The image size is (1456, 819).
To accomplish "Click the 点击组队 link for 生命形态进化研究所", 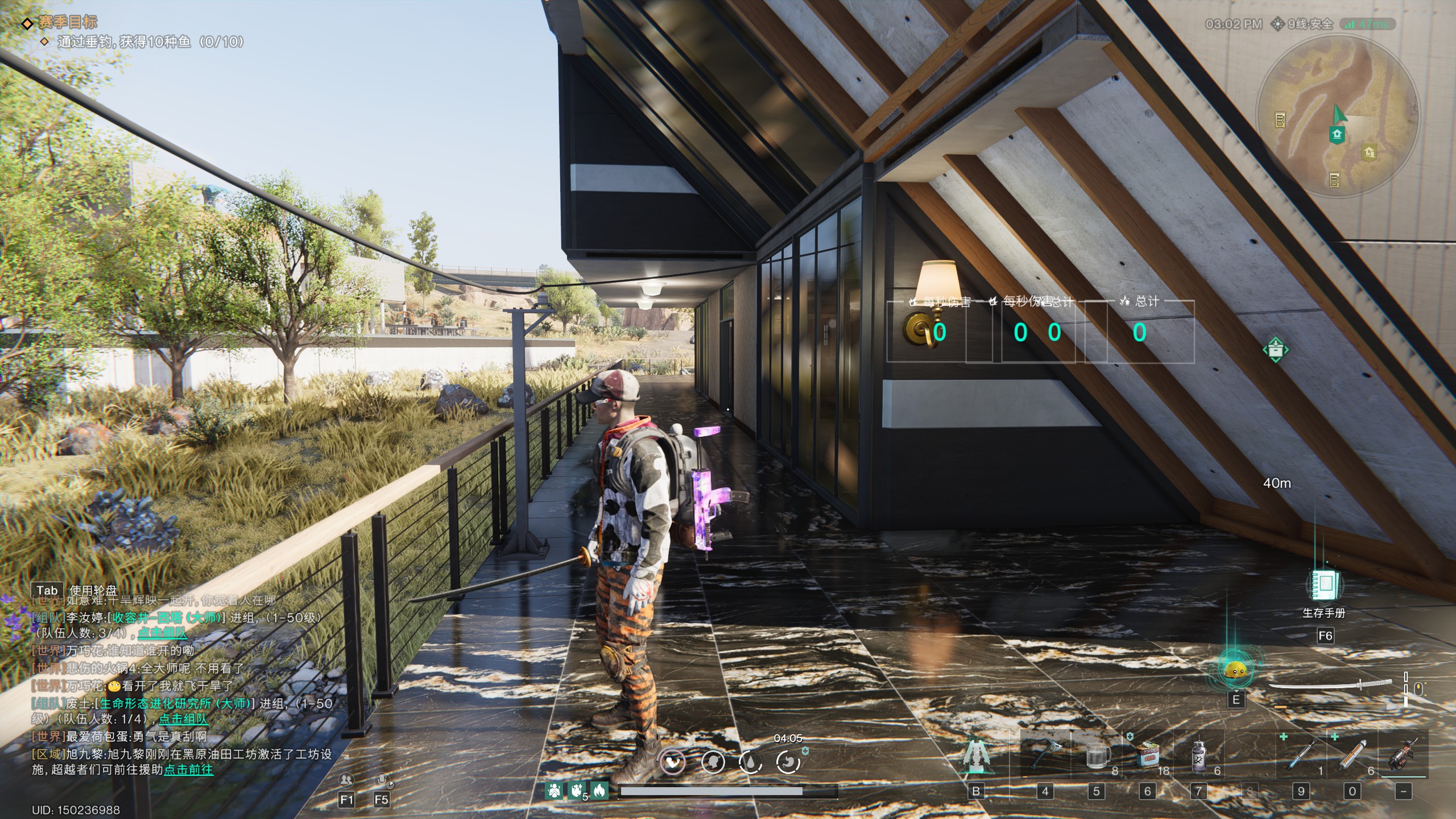I will 183,719.
